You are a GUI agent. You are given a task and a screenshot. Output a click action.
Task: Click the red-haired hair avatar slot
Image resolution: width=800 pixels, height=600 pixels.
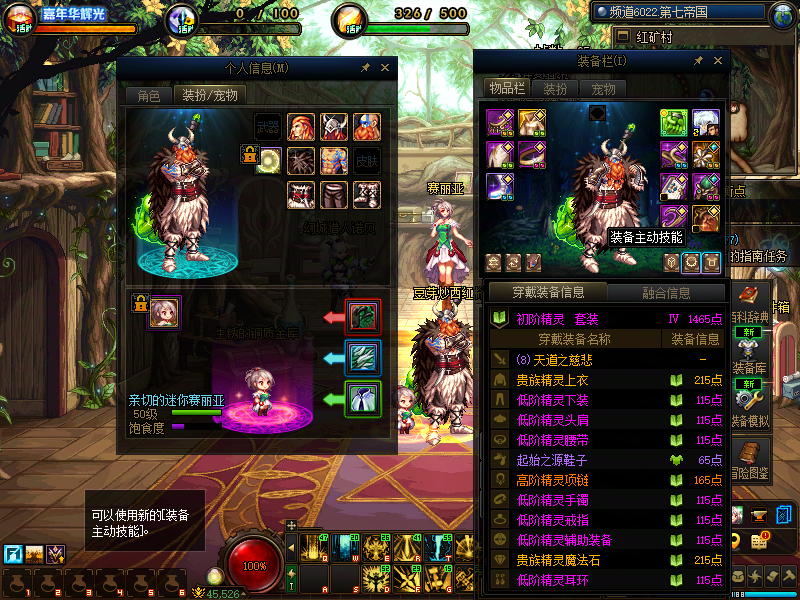pos(302,127)
